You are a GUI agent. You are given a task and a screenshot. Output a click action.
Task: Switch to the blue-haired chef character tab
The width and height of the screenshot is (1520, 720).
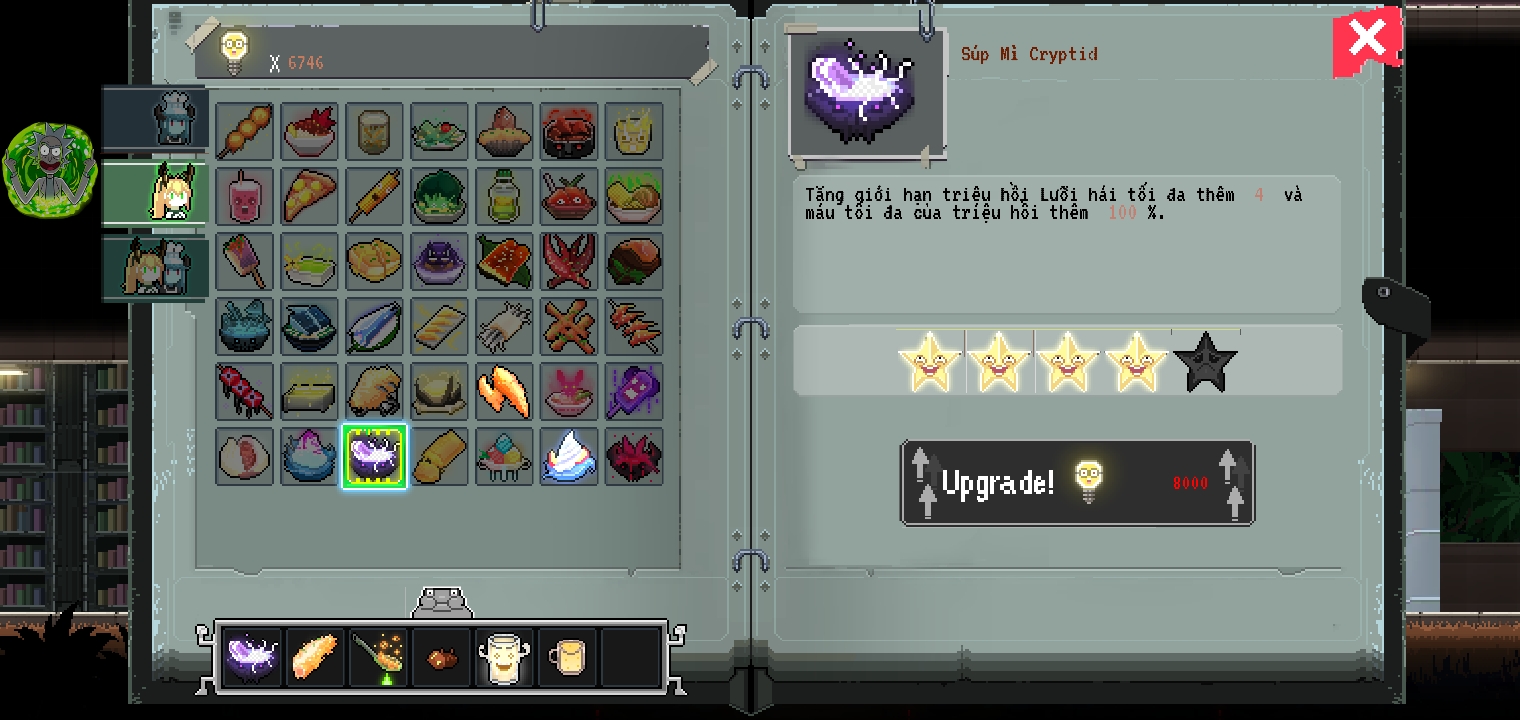[158, 117]
